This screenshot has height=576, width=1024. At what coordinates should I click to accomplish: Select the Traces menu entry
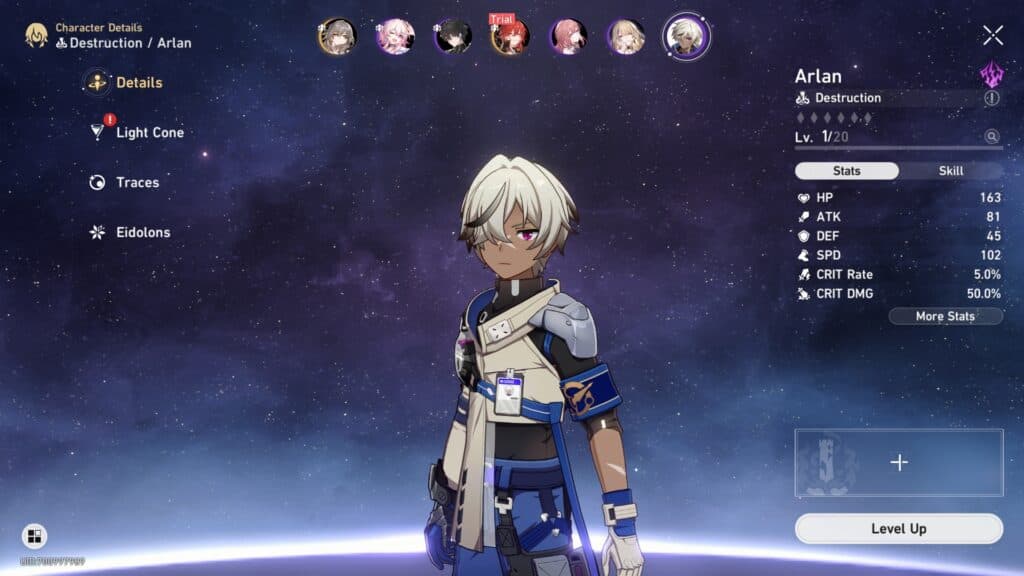pyautogui.click(x=137, y=183)
